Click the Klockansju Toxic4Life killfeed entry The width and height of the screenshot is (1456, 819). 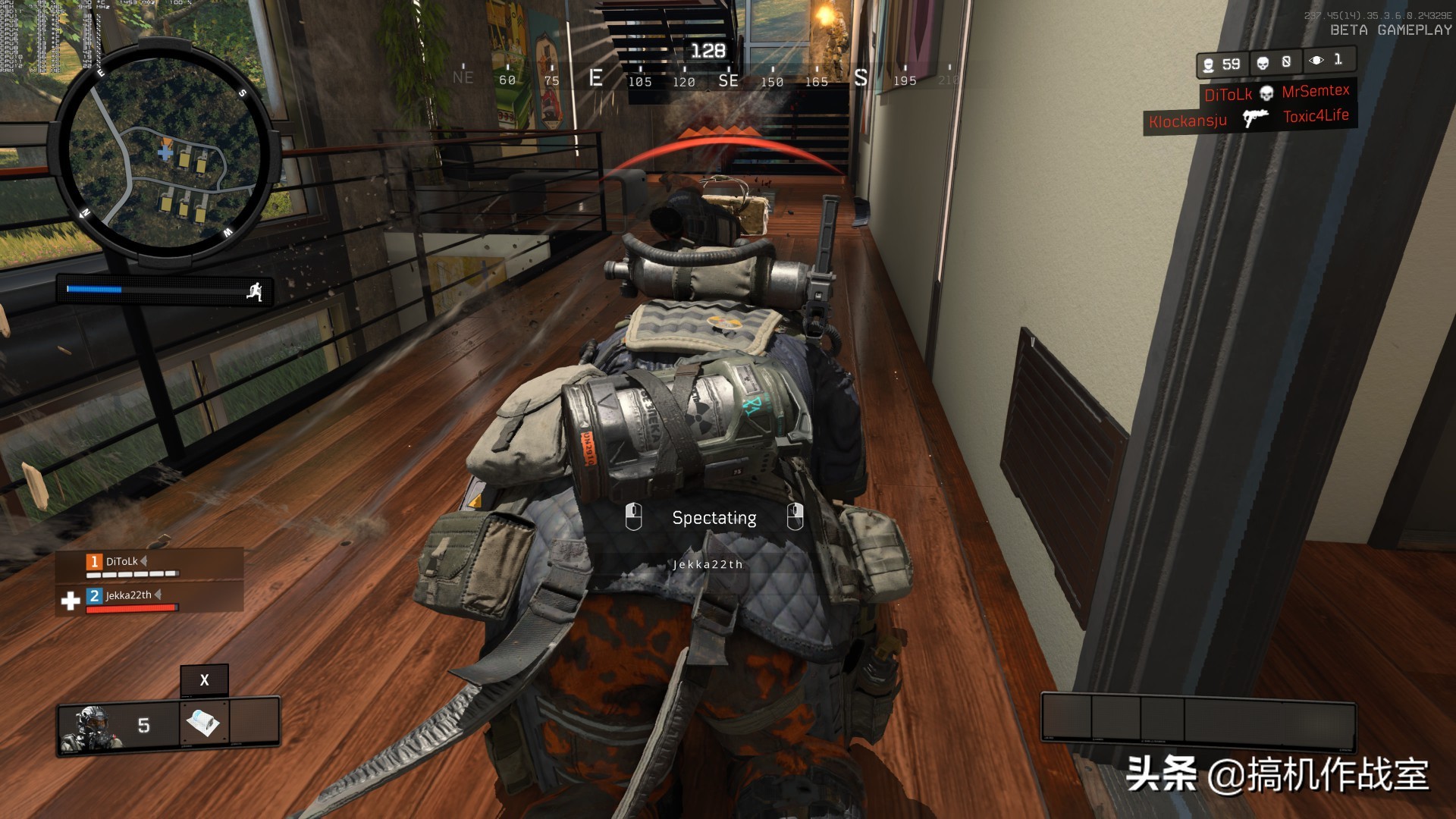pos(1249,119)
